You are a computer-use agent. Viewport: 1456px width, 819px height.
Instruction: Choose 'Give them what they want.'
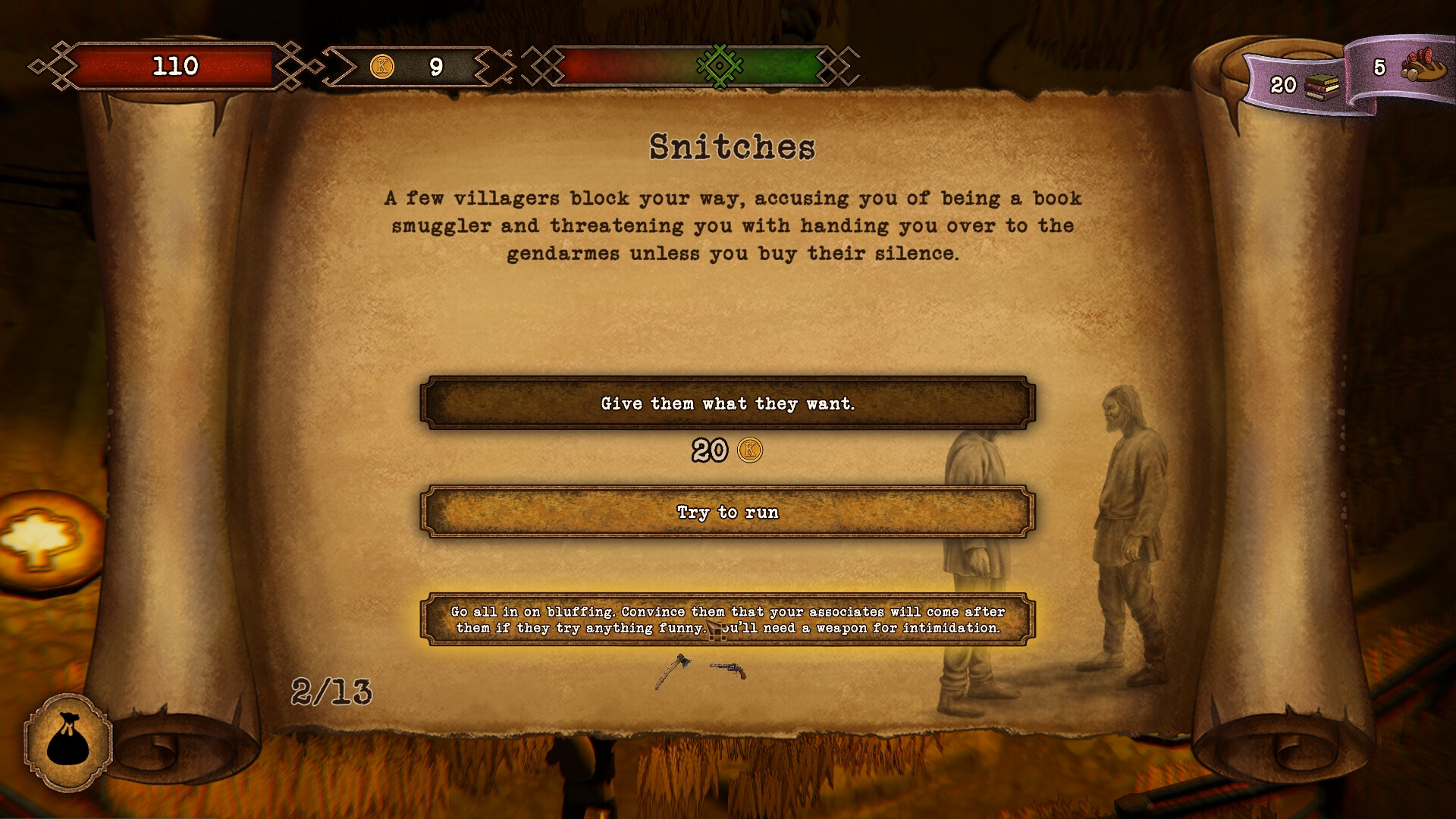(x=728, y=403)
